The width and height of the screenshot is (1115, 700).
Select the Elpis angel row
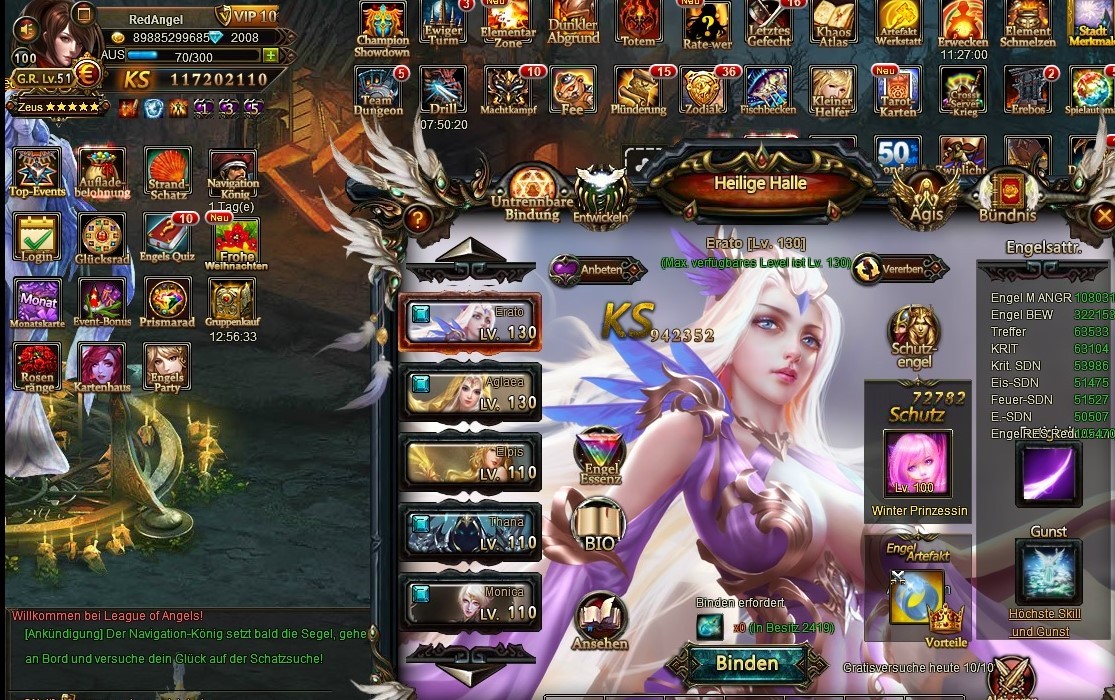(x=470, y=462)
